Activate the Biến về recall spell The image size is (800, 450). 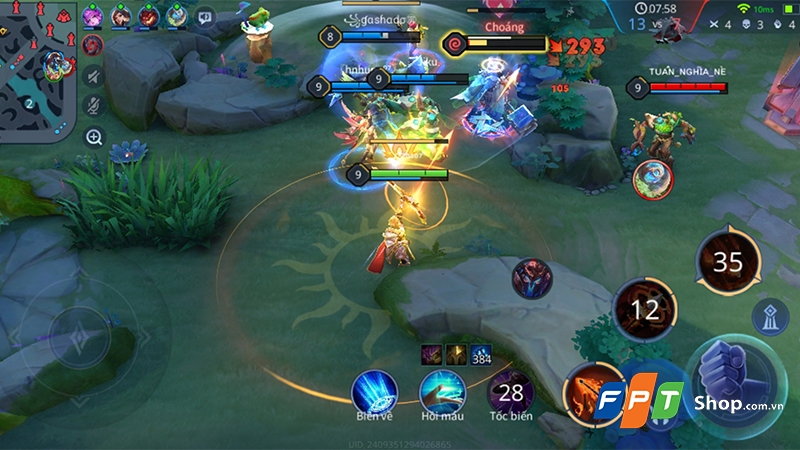(374, 392)
